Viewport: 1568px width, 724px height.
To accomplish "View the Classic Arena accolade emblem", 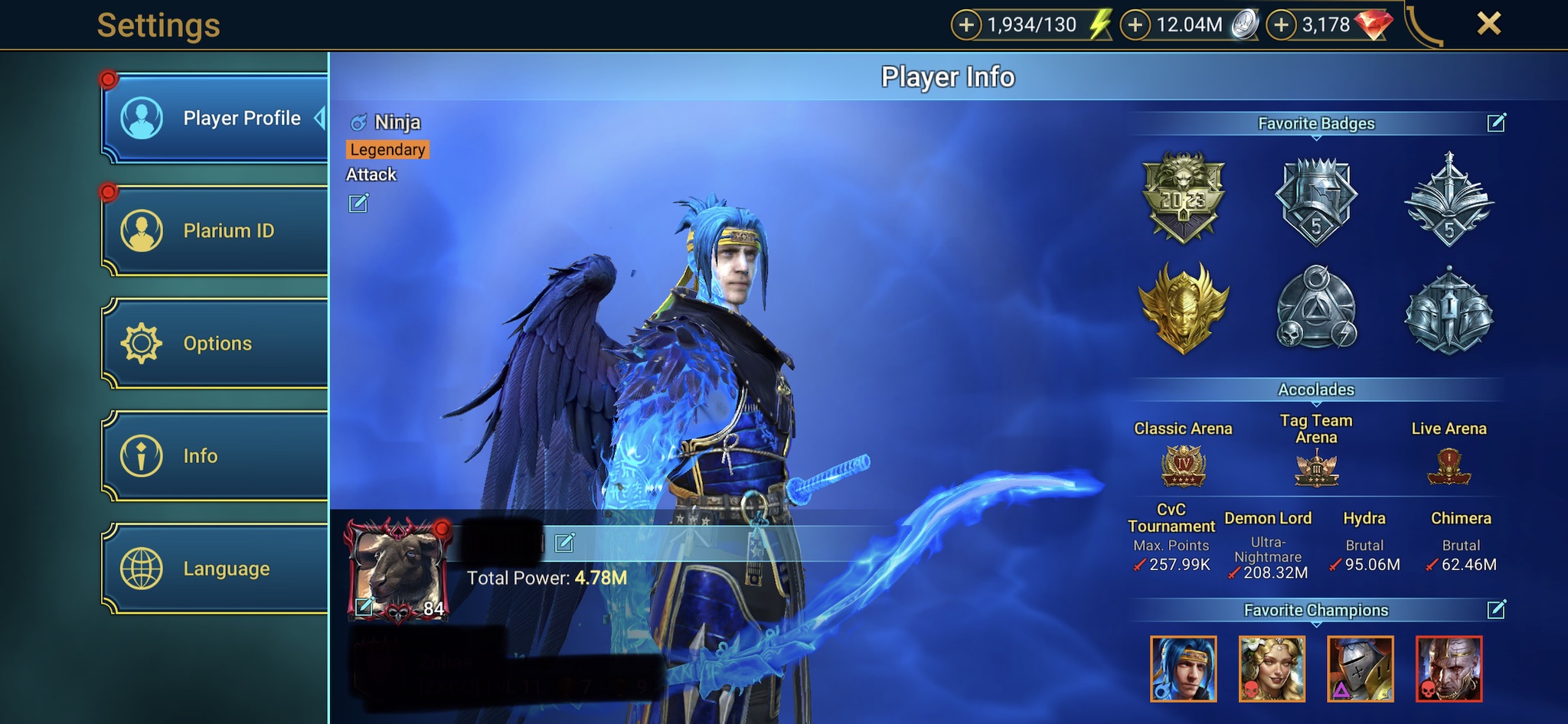I will click(x=1184, y=466).
